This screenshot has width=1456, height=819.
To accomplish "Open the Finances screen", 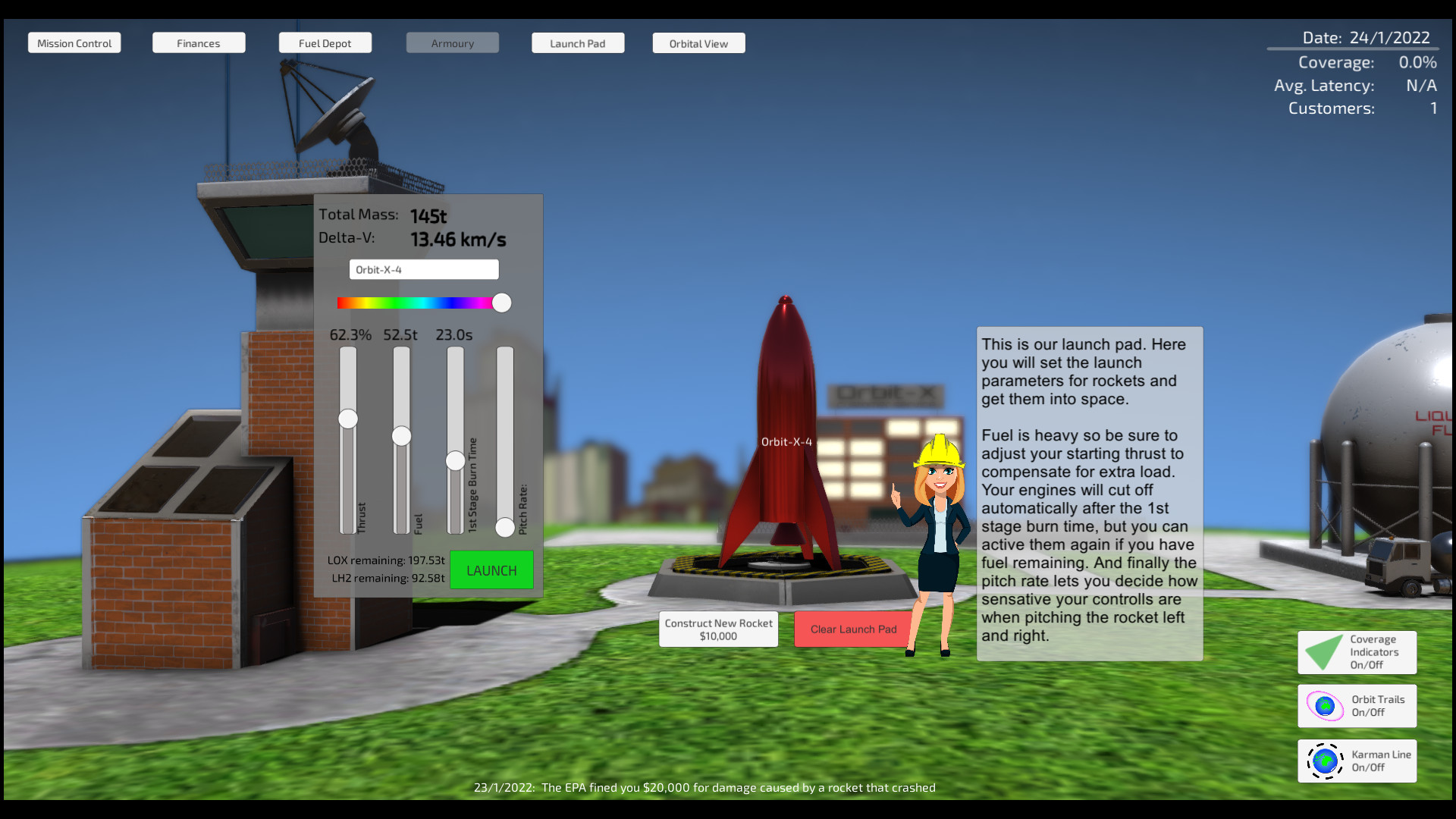I will point(198,42).
